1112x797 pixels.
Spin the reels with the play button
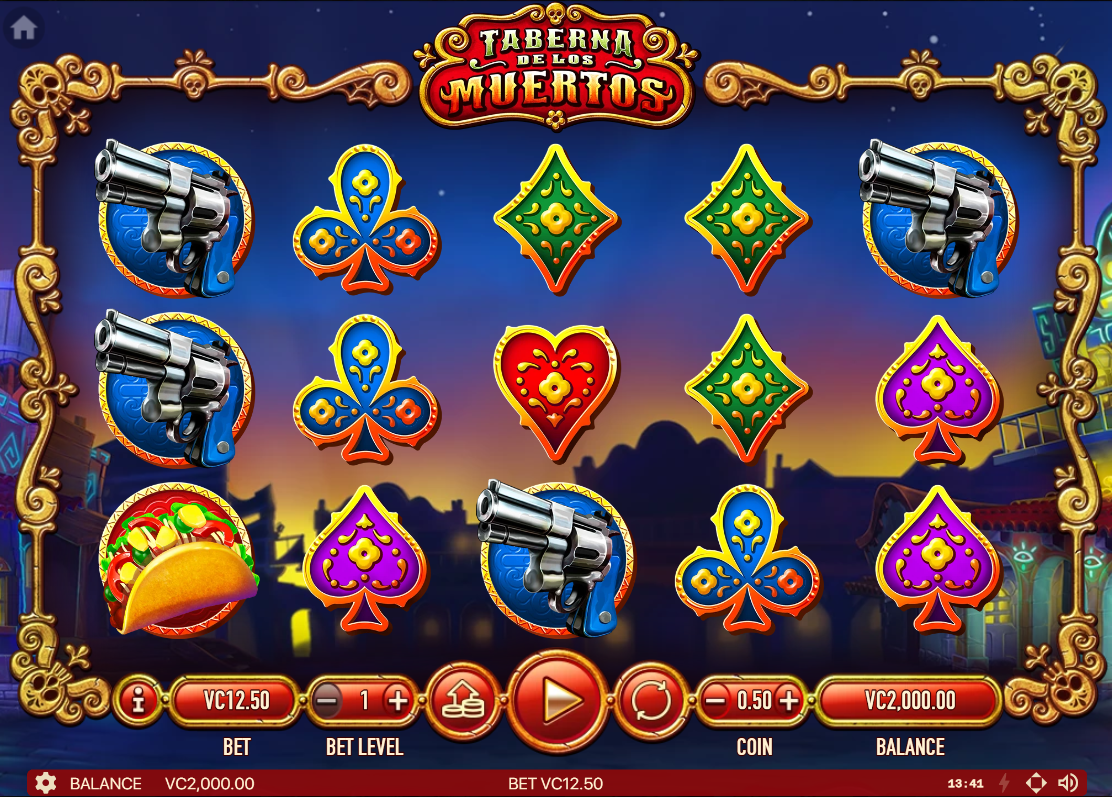tap(558, 700)
